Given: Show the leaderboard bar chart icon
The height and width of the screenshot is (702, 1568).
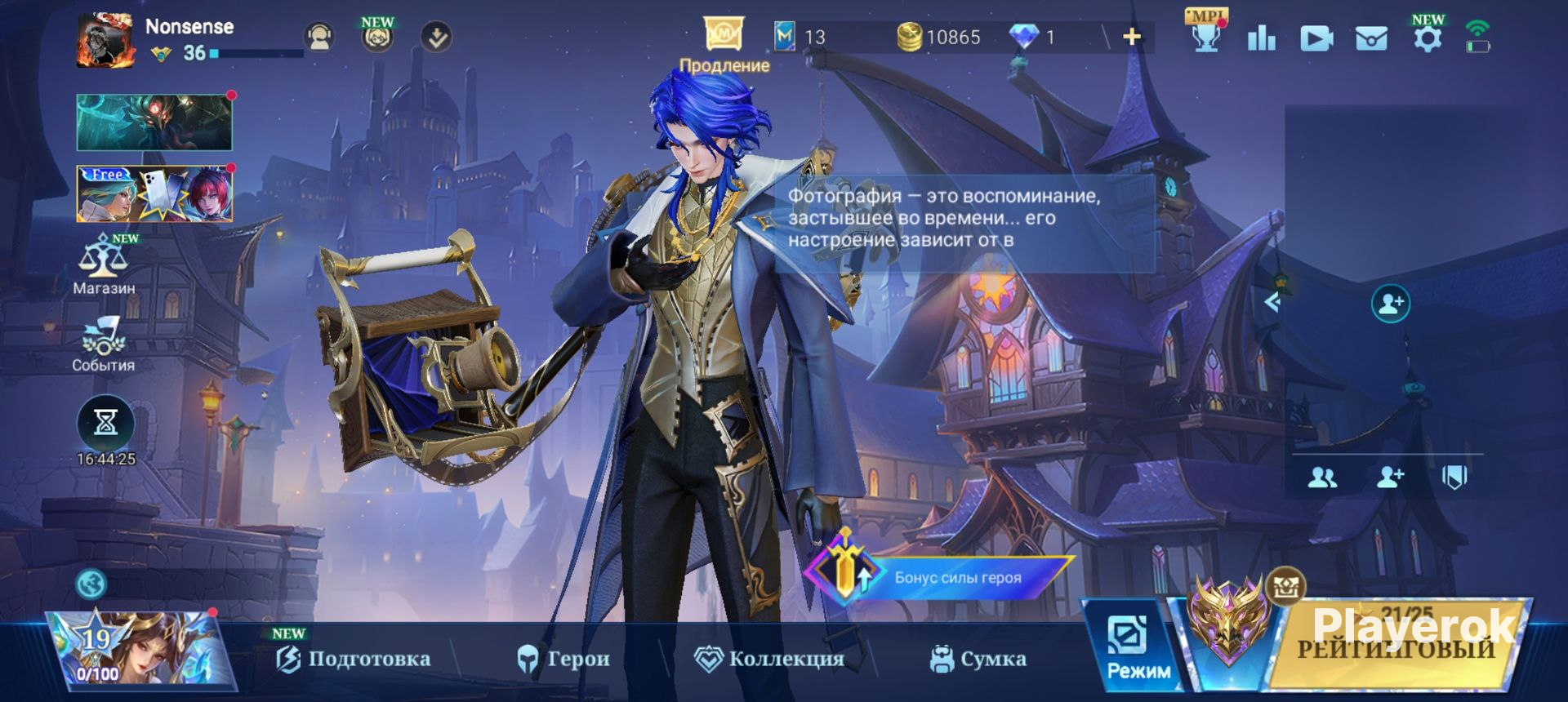Looking at the screenshot, I should [1261, 38].
